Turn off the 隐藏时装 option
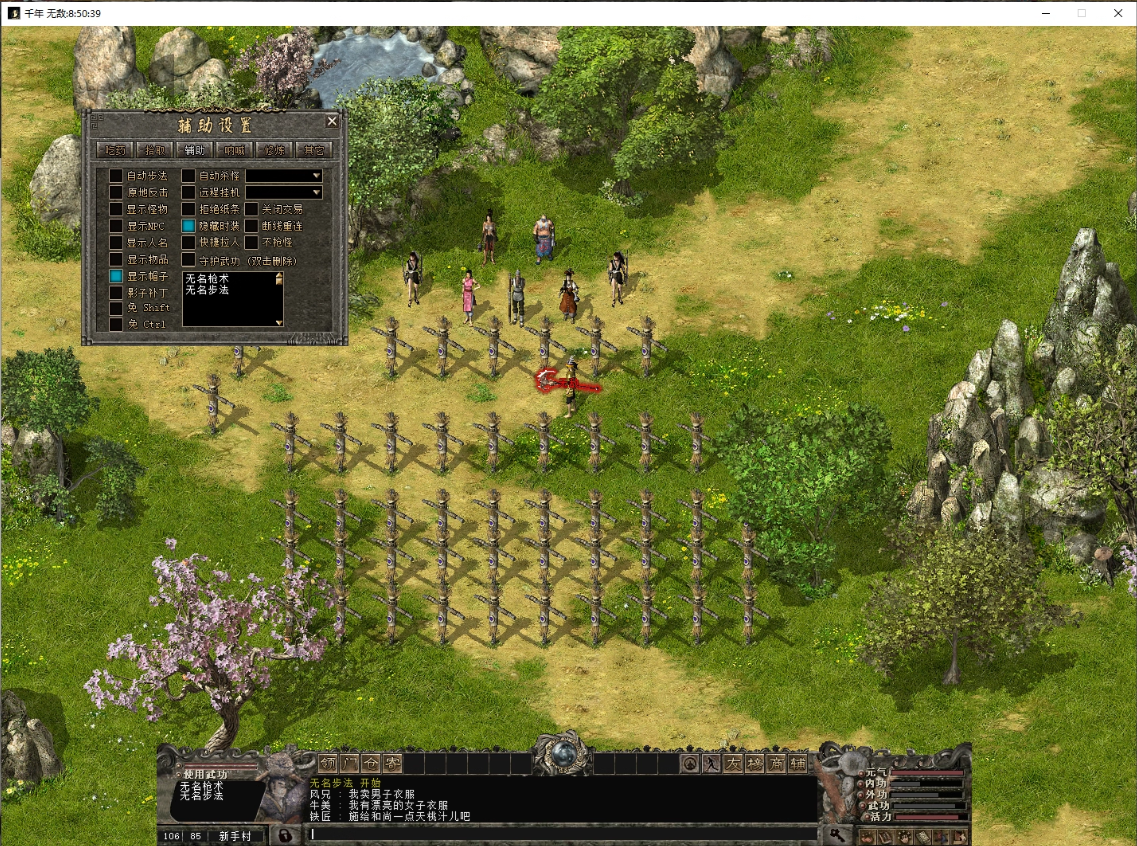This screenshot has height=846, width=1137. point(188,226)
